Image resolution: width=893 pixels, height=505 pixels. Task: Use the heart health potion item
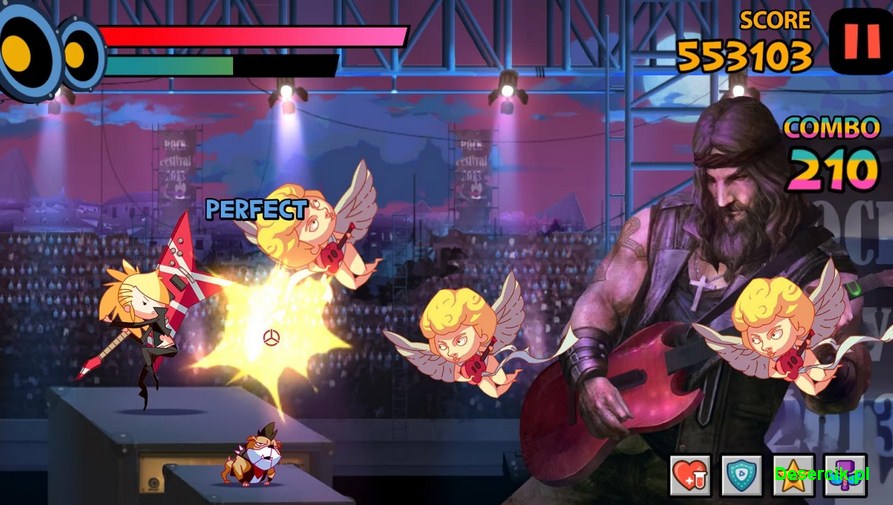691,475
